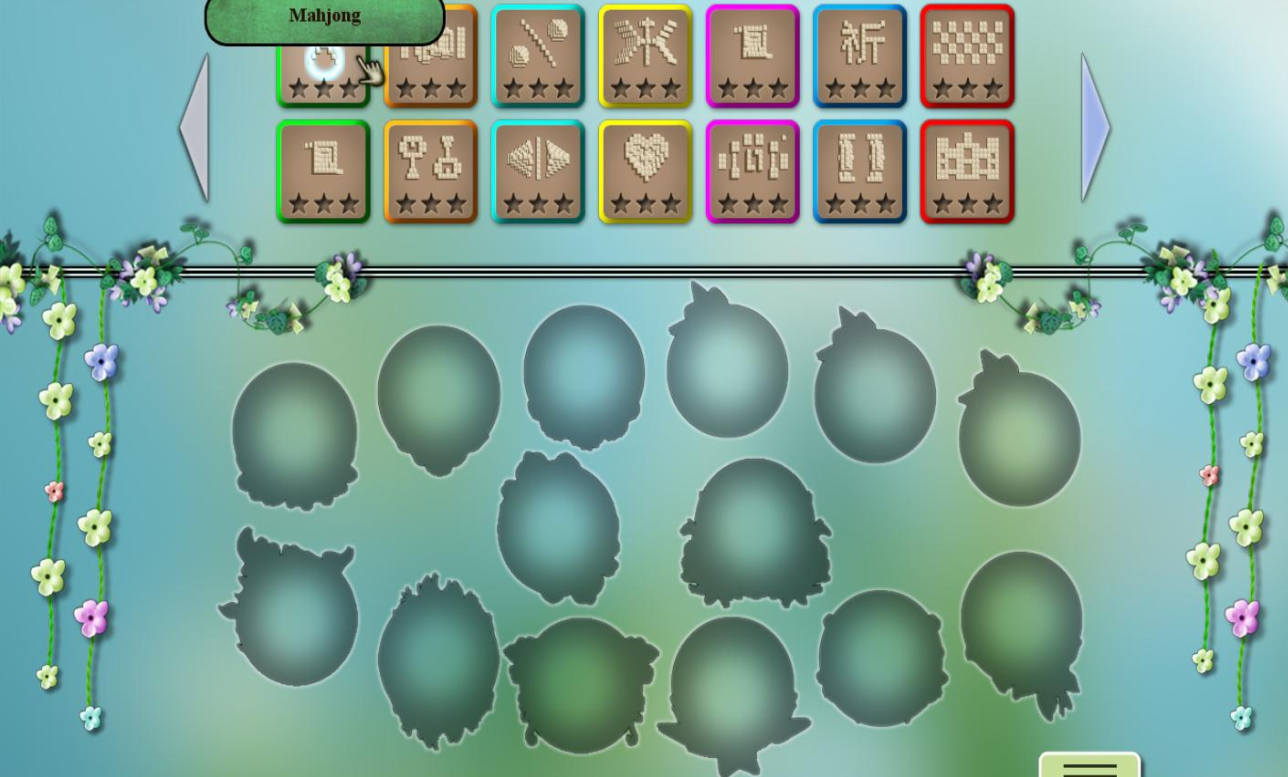The width and height of the screenshot is (1288, 777).
Task: Go to the previous page of levels
Action: pyautogui.click(x=195, y=128)
